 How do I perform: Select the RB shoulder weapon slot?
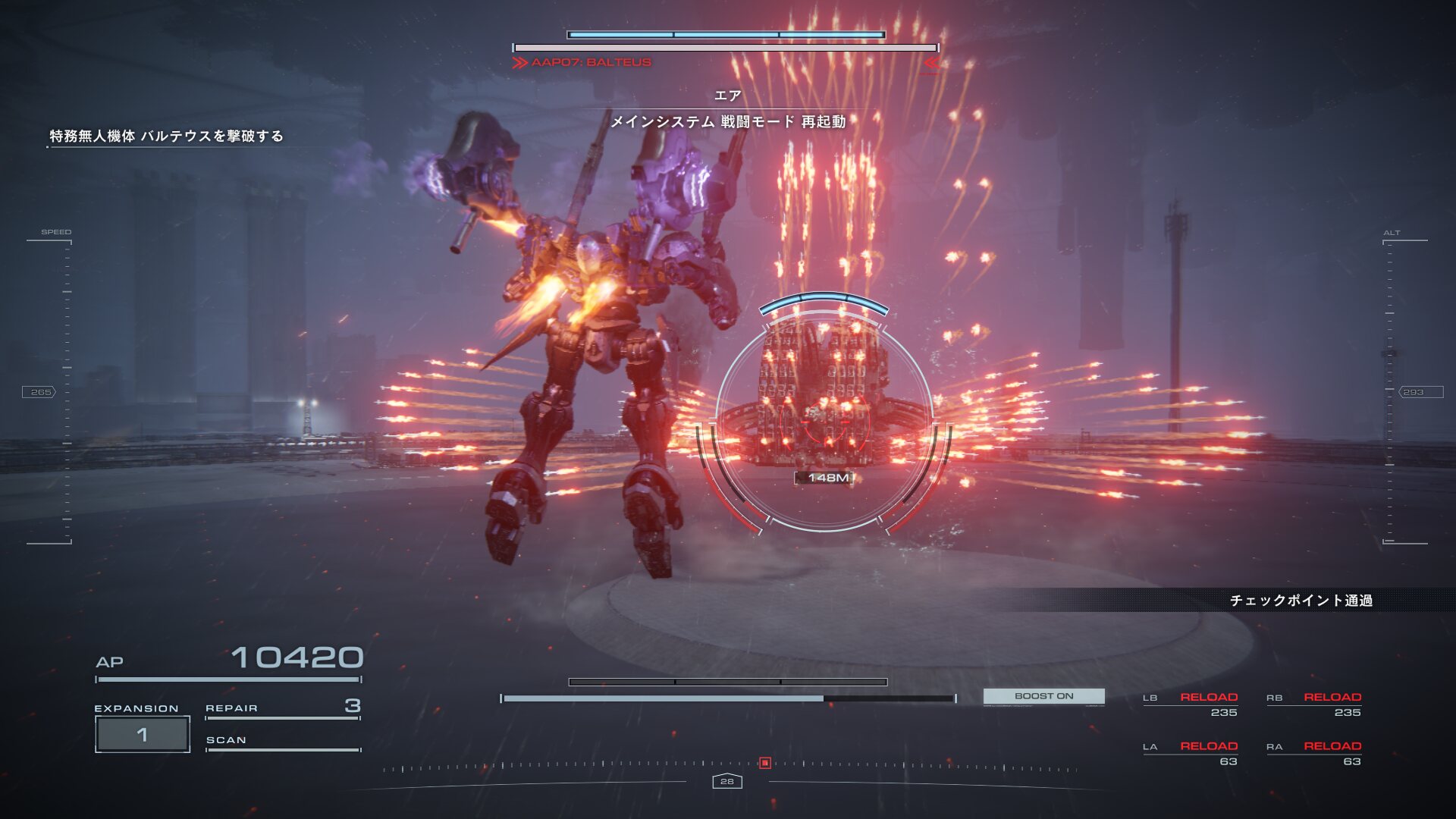click(x=1314, y=704)
